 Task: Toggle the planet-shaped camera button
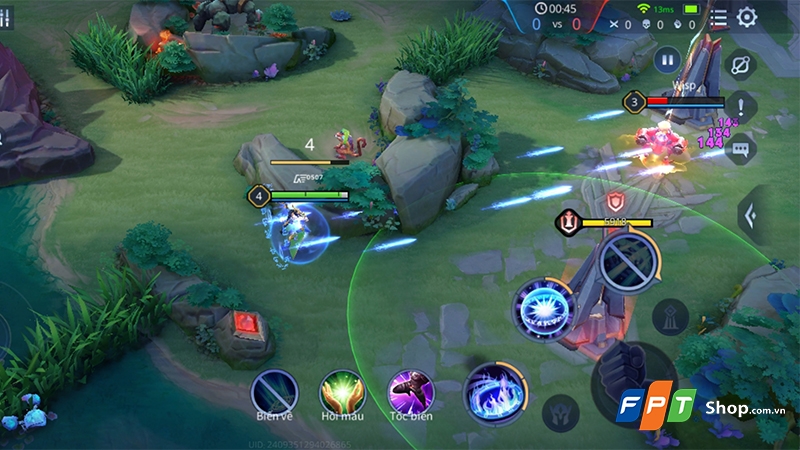740,64
